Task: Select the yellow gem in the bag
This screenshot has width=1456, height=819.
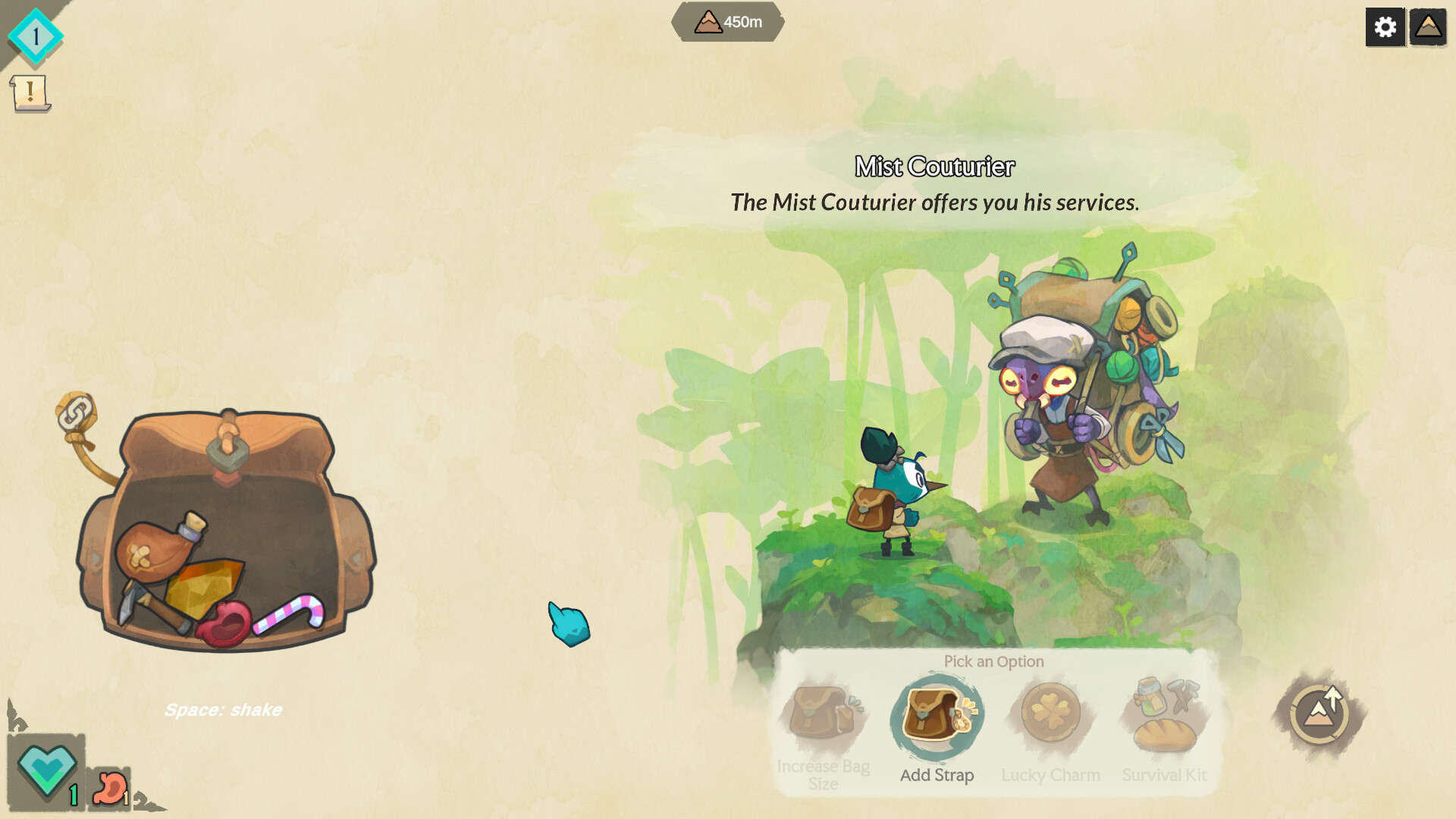Action: click(203, 584)
